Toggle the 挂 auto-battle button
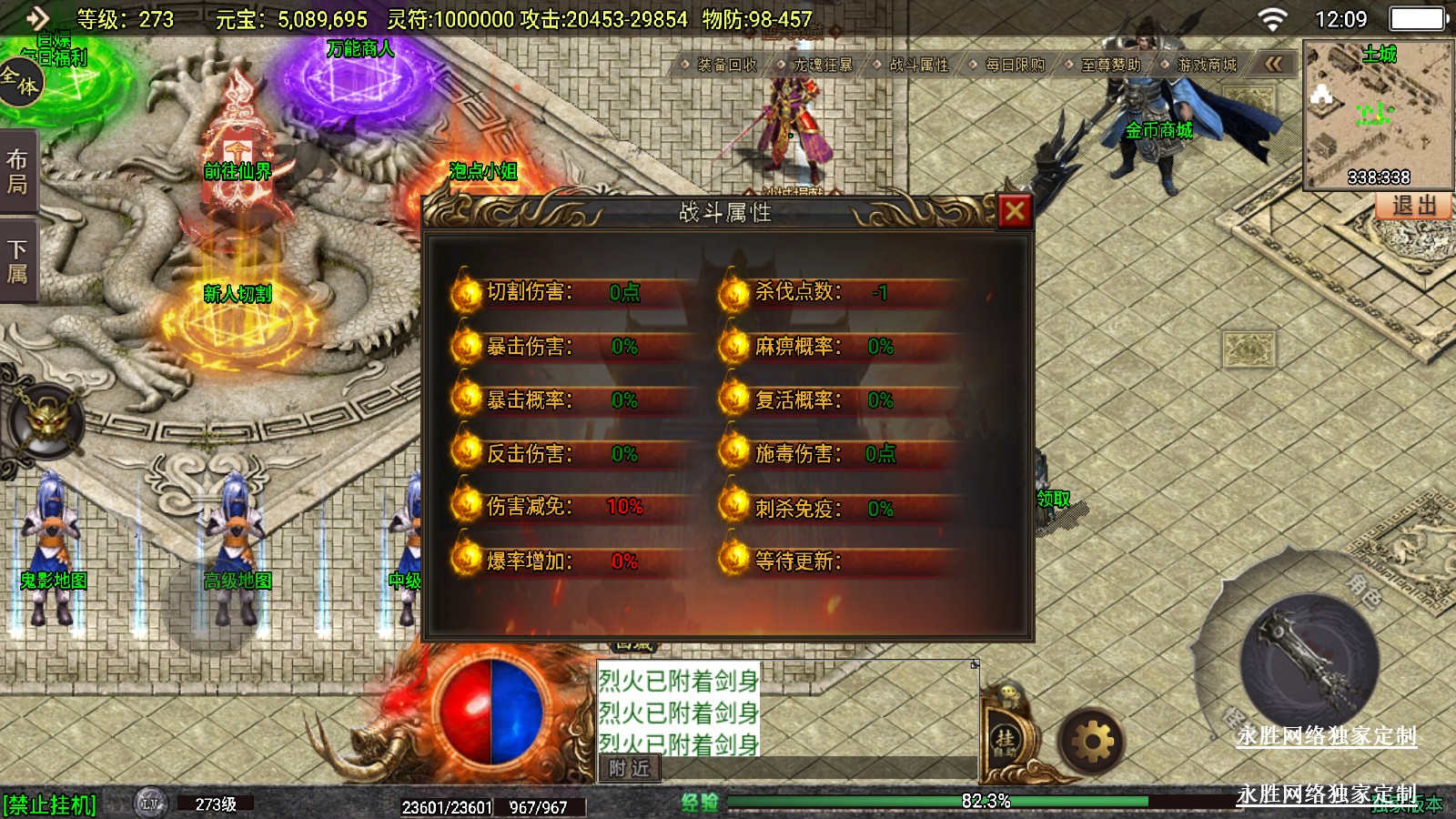 pyautogui.click(x=1005, y=739)
